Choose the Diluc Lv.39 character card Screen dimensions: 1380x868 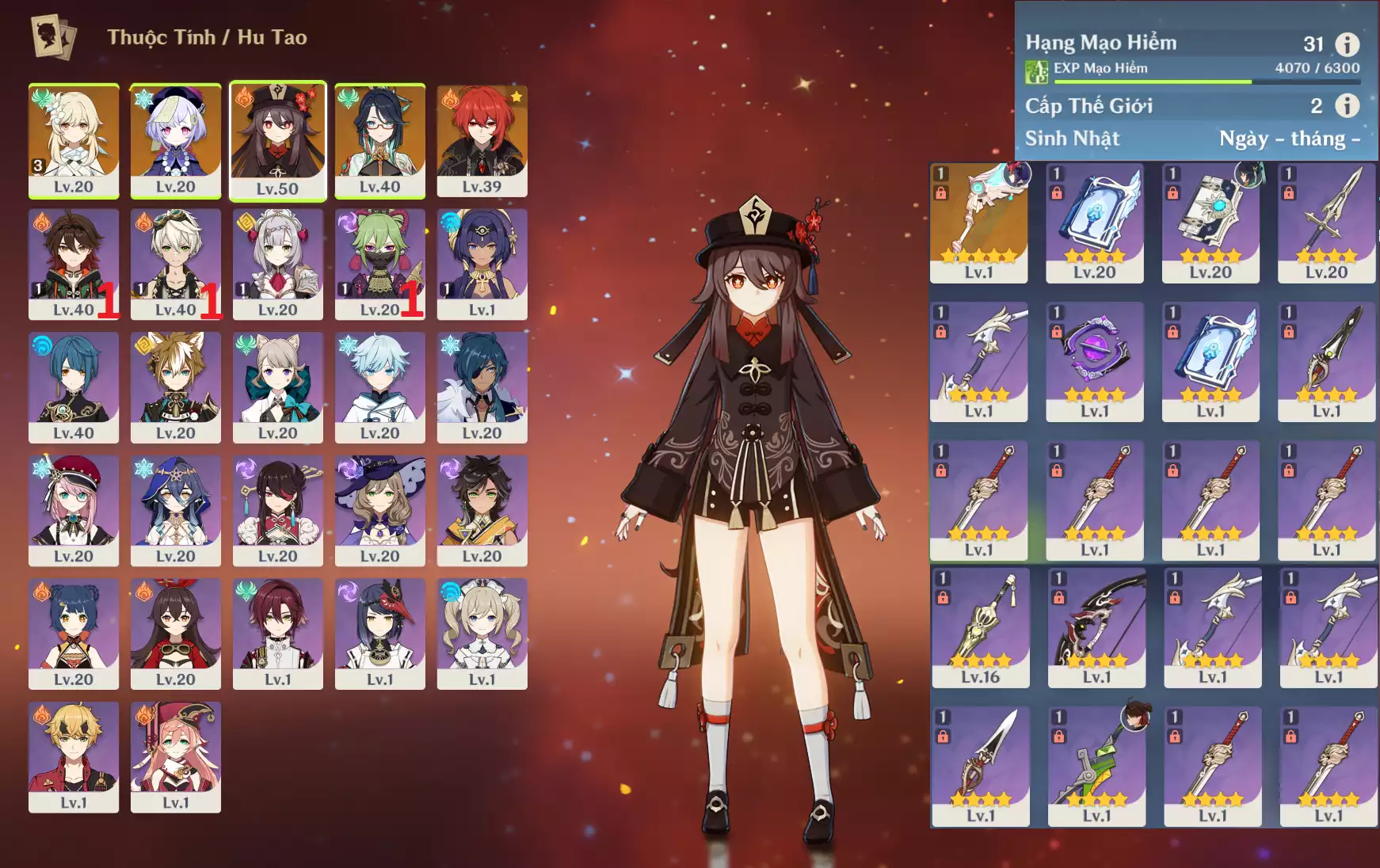coord(482,141)
